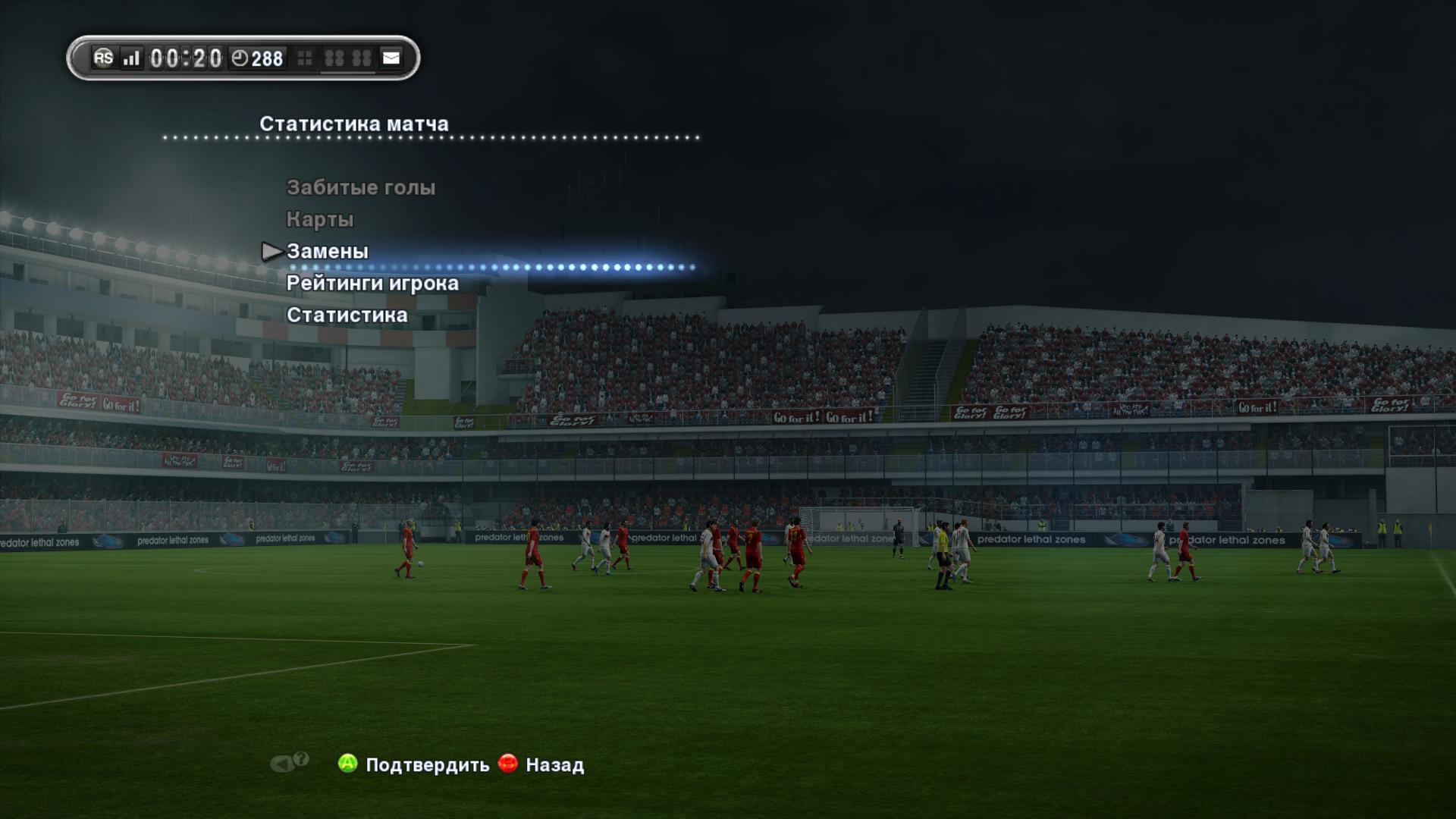Open the Забитые голы entry
This screenshot has height=819, width=1456.
click(x=360, y=187)
